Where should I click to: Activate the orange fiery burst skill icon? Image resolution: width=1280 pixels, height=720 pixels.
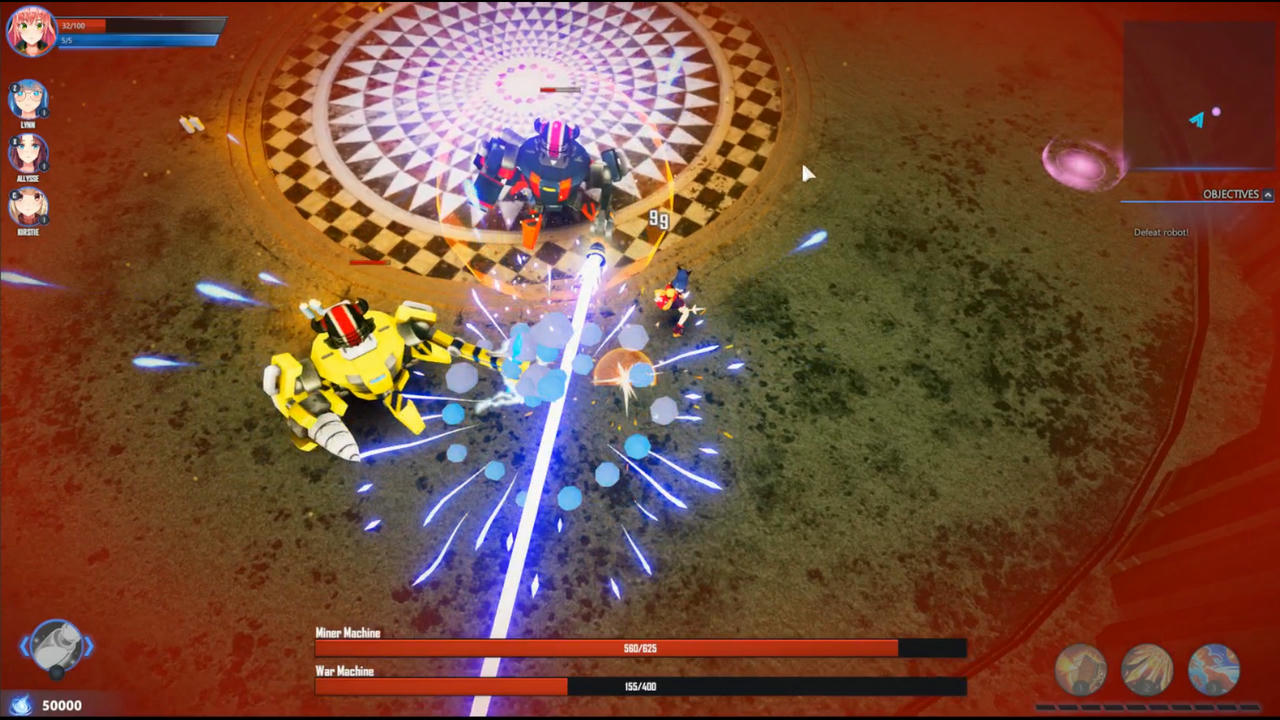(x=1081, y=670)
